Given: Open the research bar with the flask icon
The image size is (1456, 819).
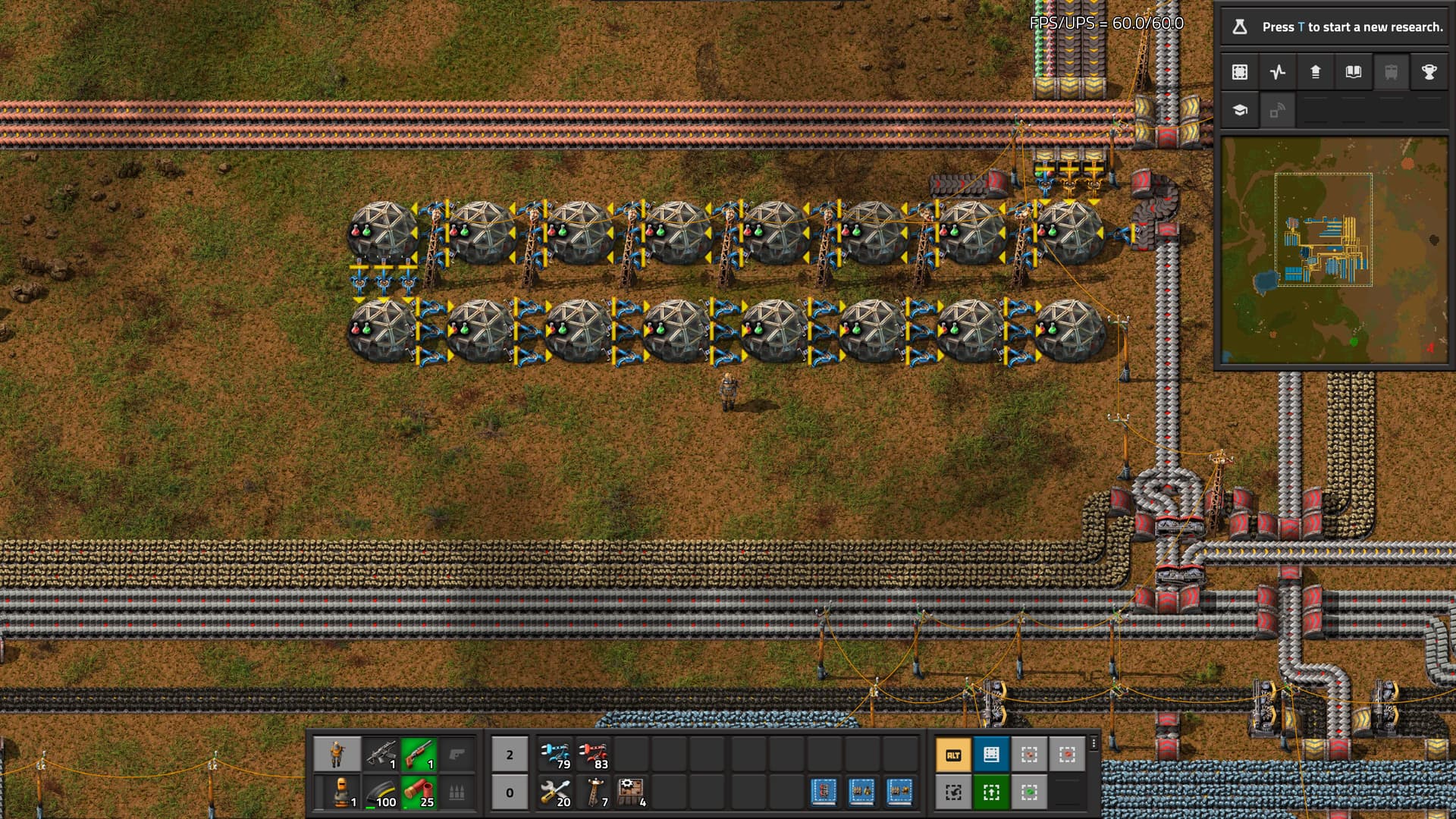Looking at the screenshot, I should tap(1334, 27).
